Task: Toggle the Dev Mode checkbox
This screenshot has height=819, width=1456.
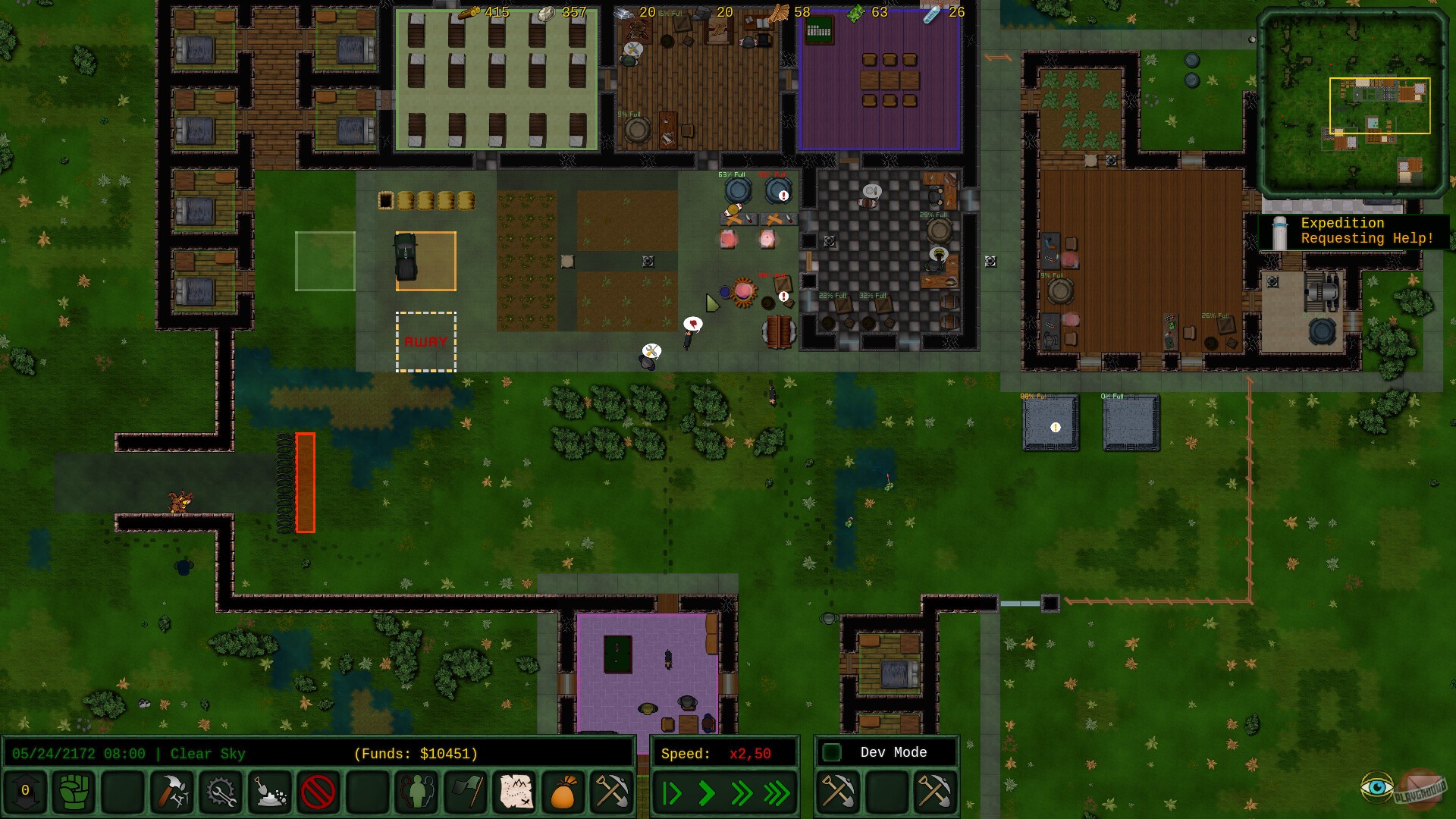Action: coord(832,752)
